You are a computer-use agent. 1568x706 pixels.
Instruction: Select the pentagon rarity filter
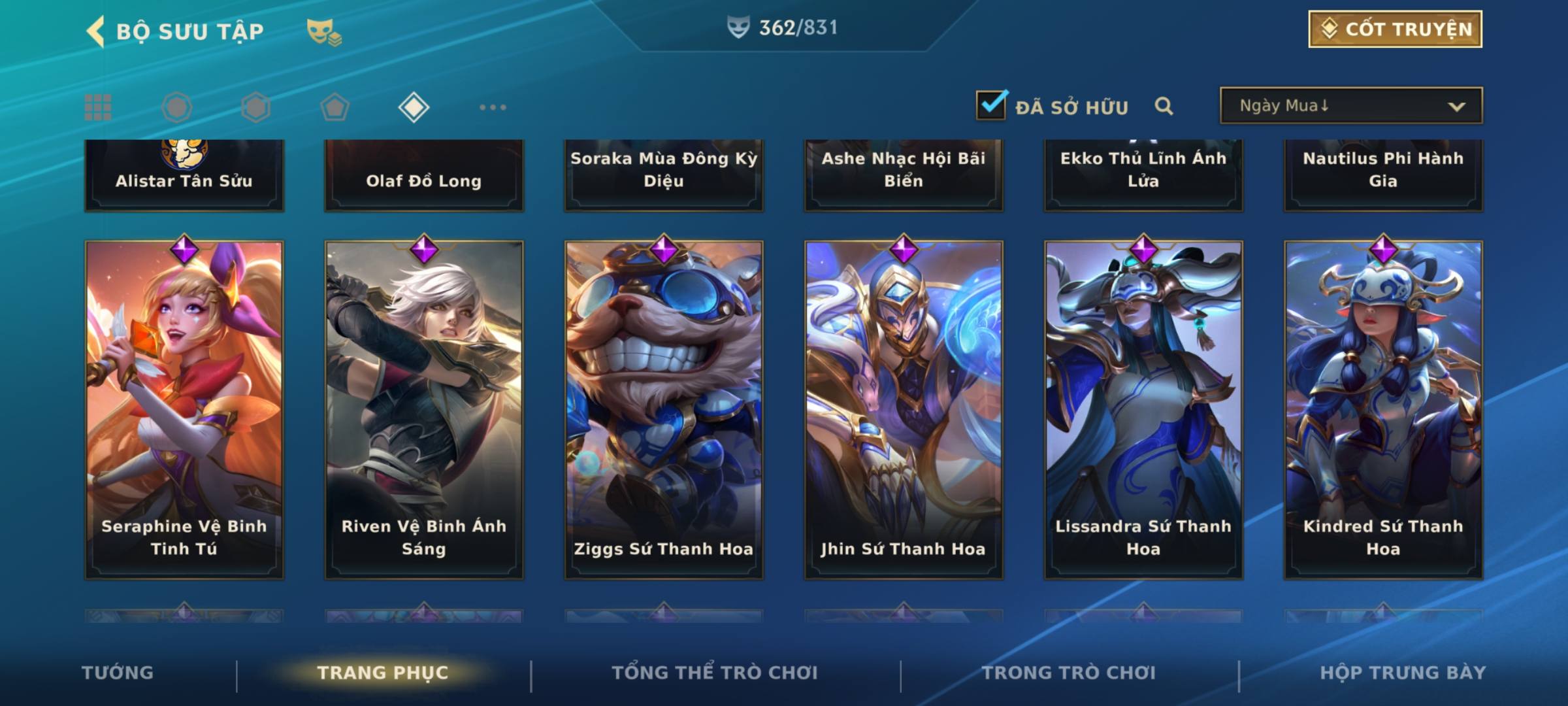click(x=335, y=107)
